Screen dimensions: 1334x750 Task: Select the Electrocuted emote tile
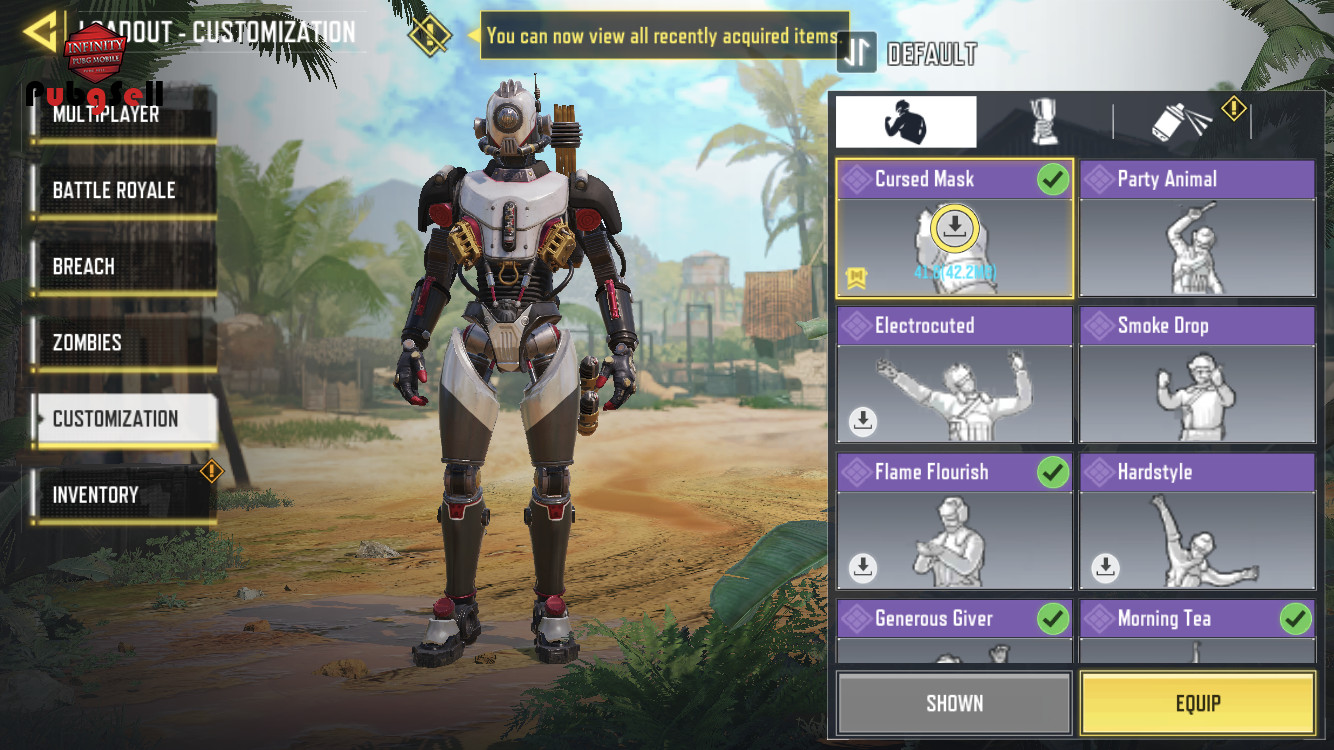(x=955, y=375)
